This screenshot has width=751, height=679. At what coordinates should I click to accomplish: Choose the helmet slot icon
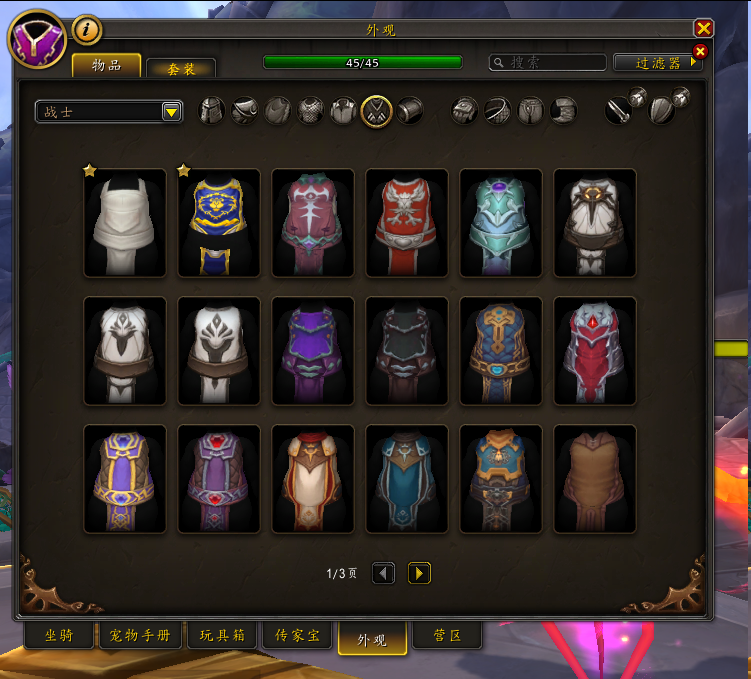click(212, 110)
